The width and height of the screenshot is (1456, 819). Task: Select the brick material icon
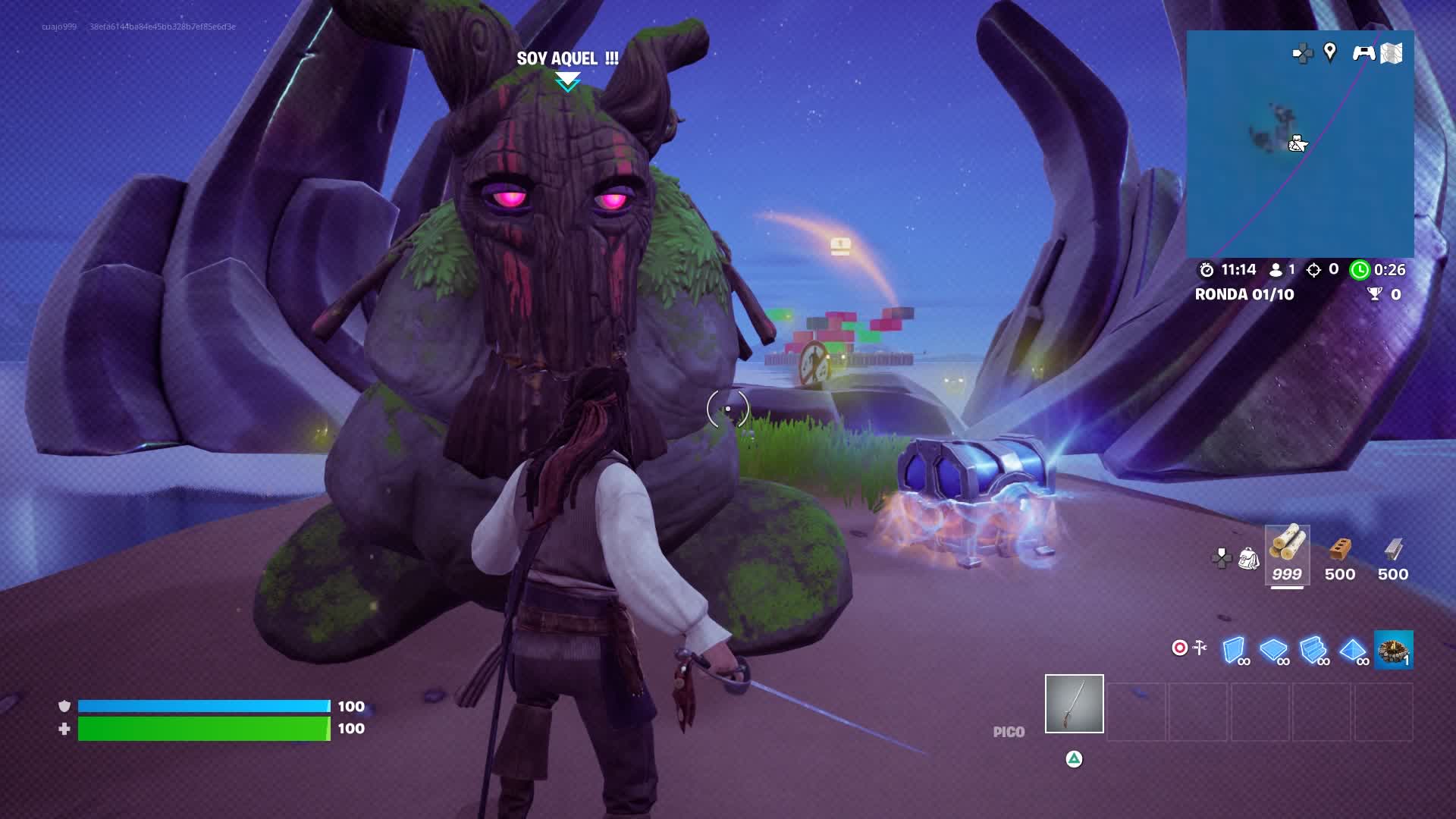point(1340,550)
